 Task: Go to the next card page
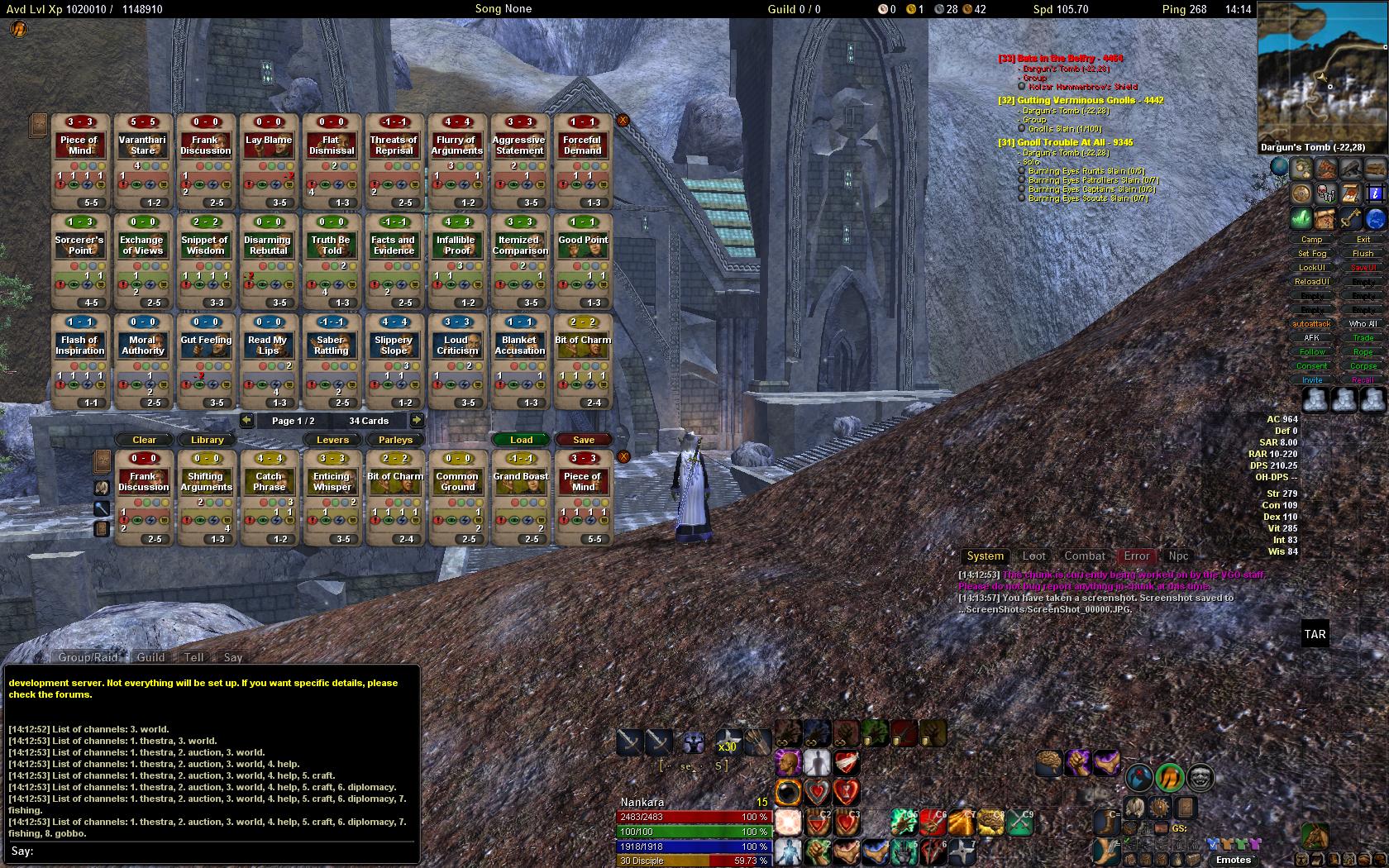[417, 421]
